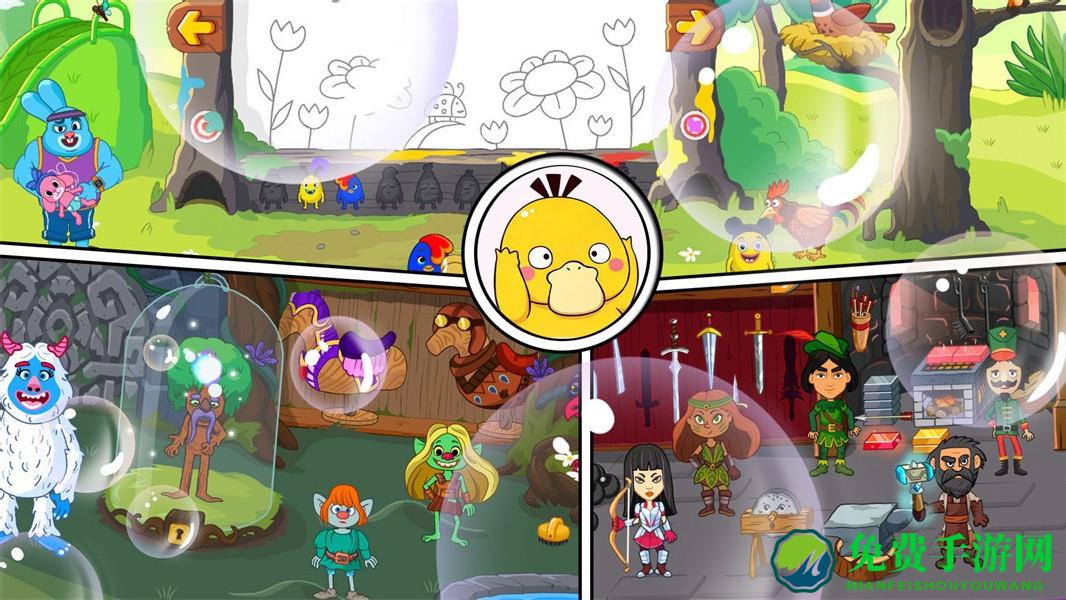
Task: Click the yellow left arrow wooden sign
Action: point(195,26)
